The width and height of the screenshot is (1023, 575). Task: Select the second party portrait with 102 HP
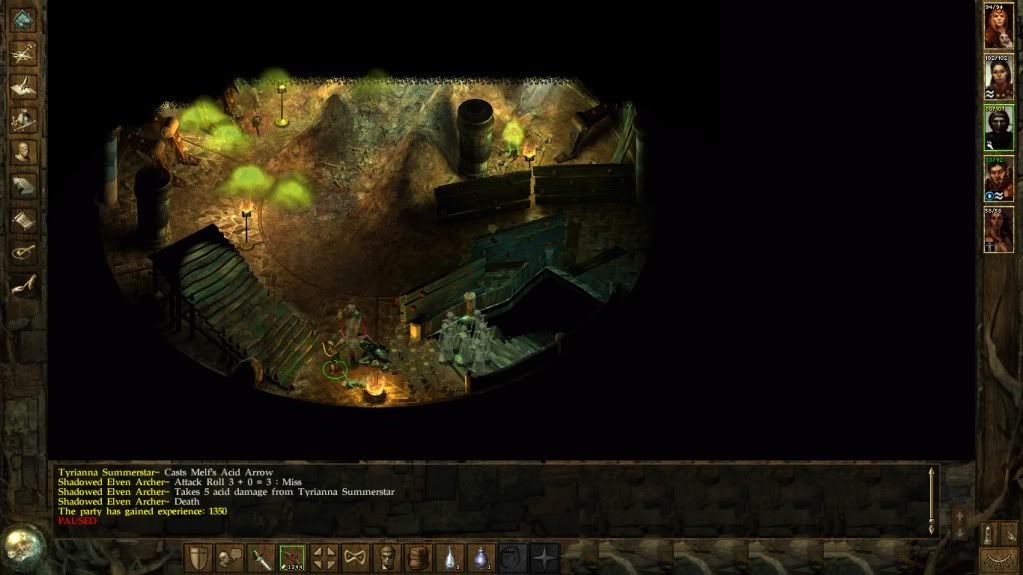pos(998,77)
